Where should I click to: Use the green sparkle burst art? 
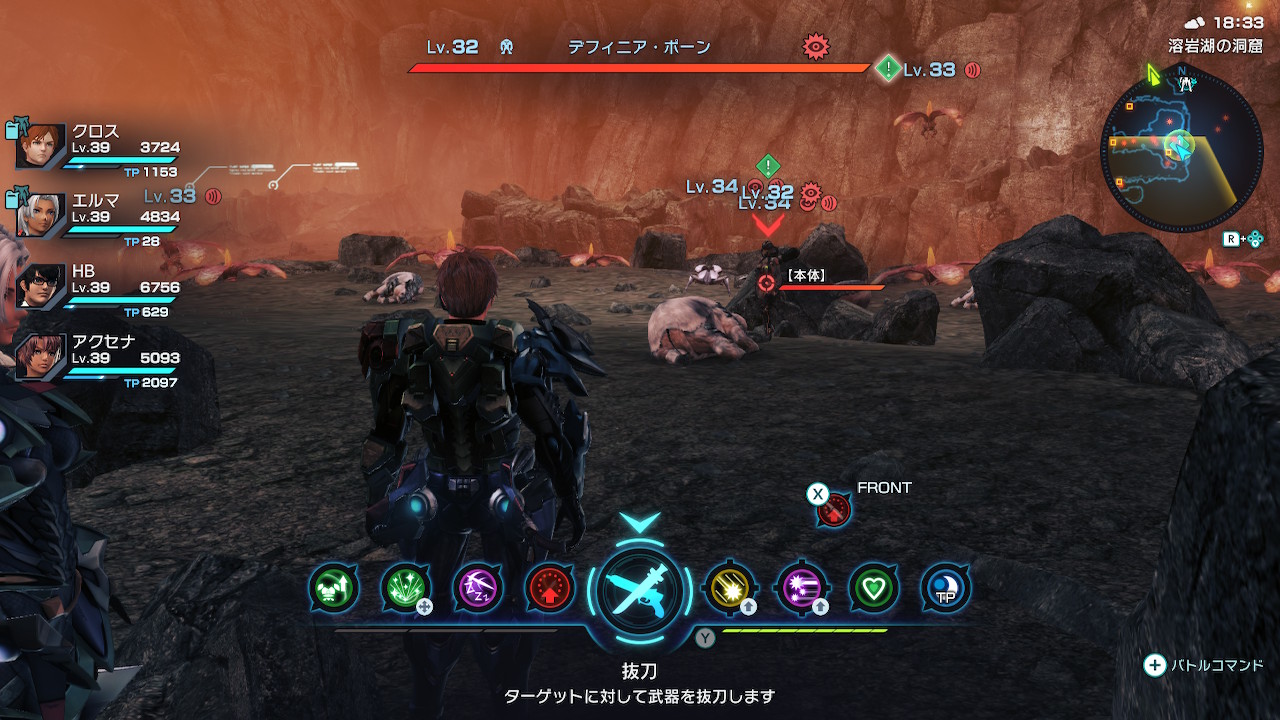point(406,588)
